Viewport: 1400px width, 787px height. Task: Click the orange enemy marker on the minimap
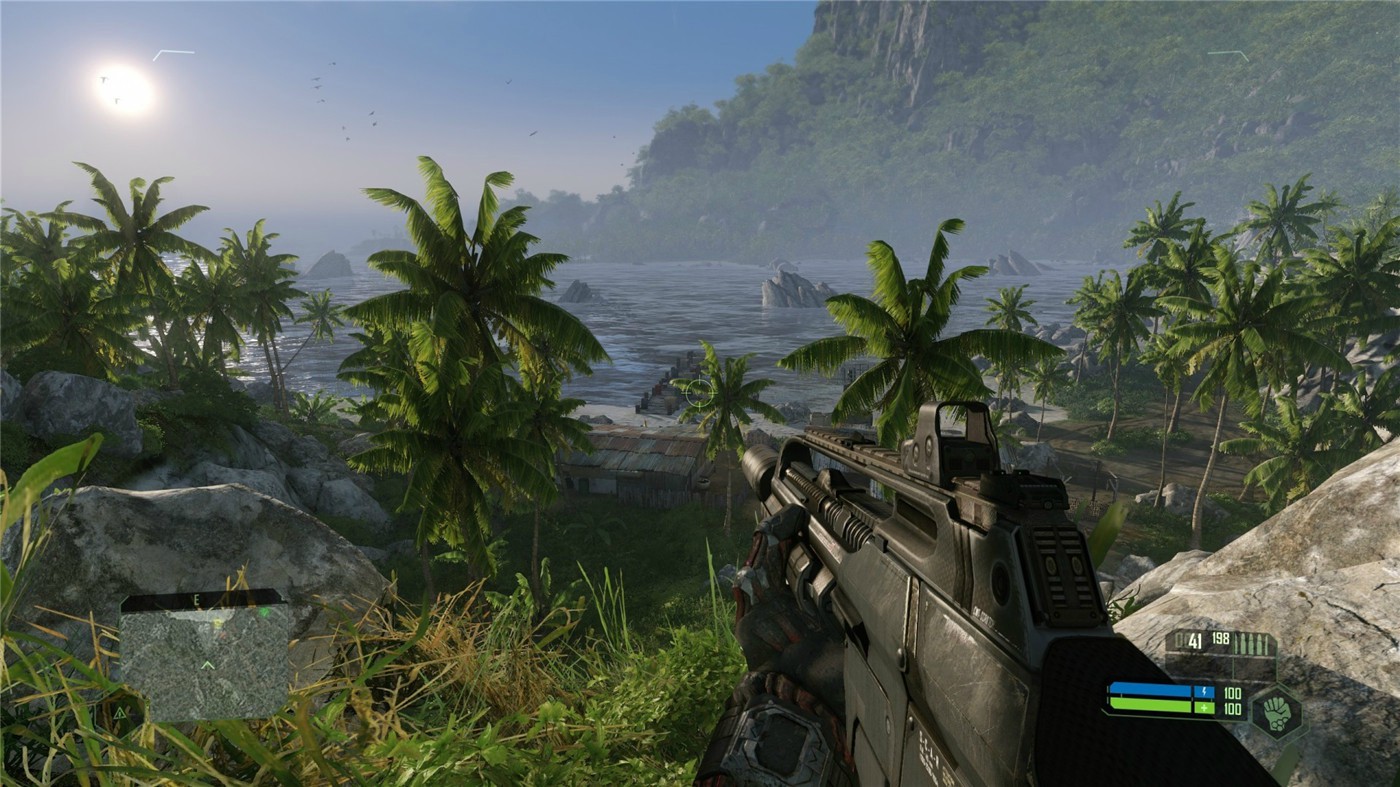coord(223,636)
